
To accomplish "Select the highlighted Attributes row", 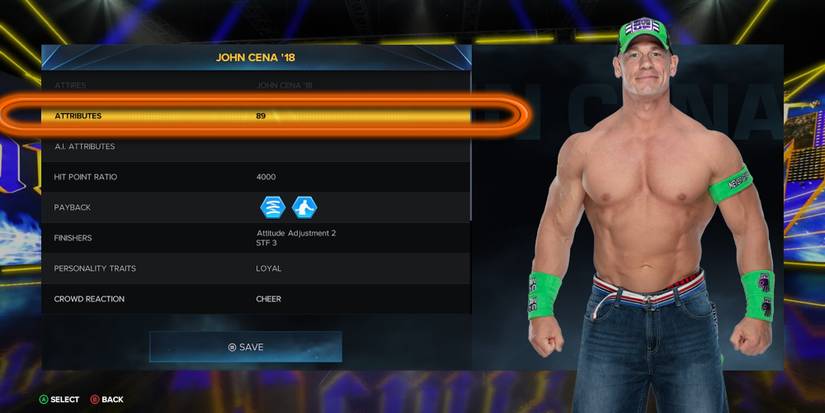I will pos(262,116).
